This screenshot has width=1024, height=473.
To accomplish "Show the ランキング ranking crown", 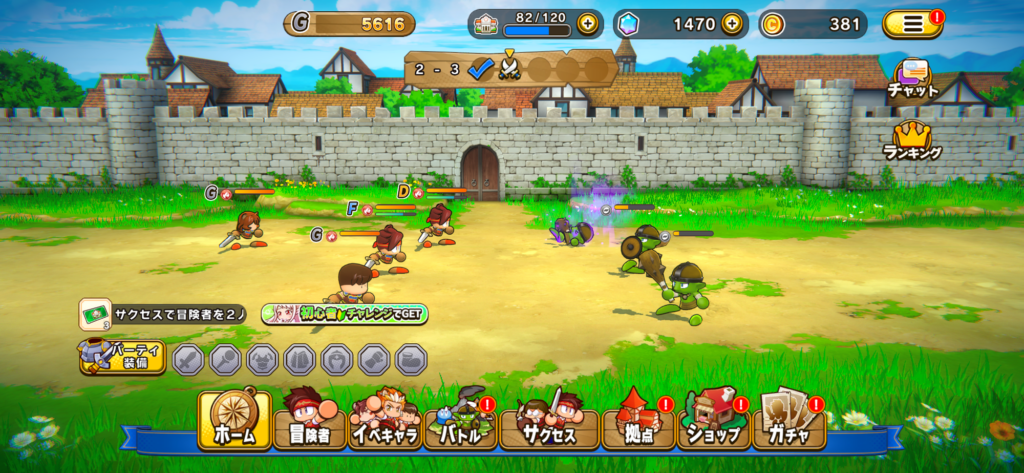I will [912, 140].
